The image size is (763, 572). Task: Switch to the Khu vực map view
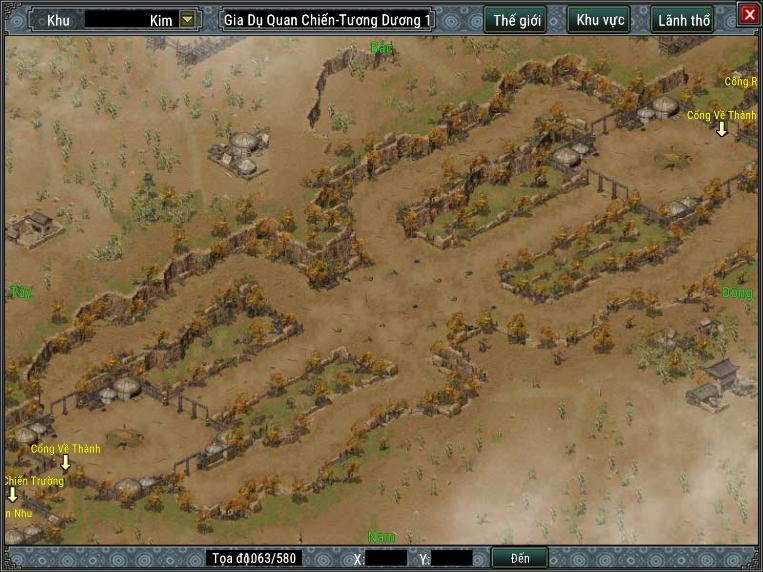pos(600,20)
